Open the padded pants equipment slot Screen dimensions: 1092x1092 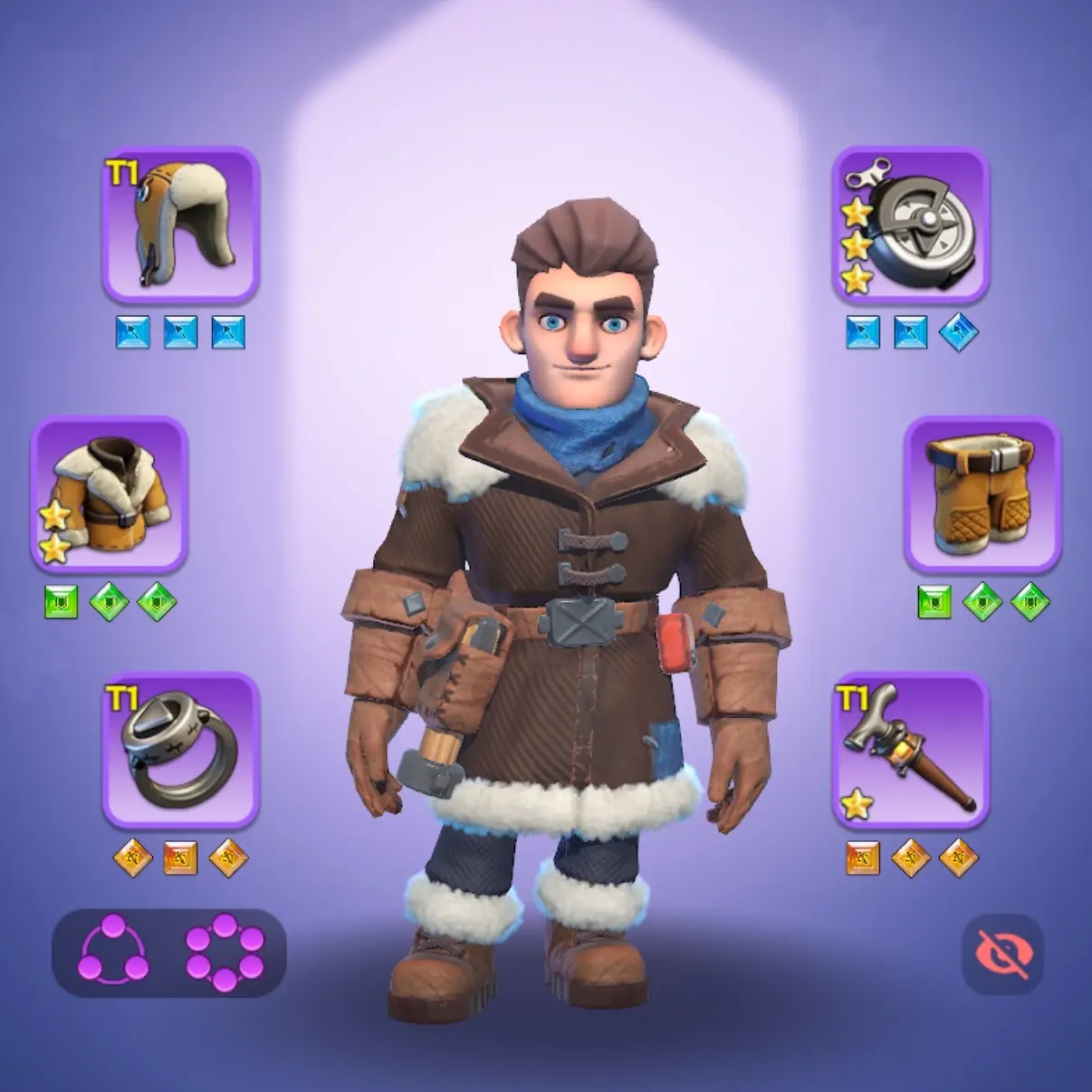[982, 493]
